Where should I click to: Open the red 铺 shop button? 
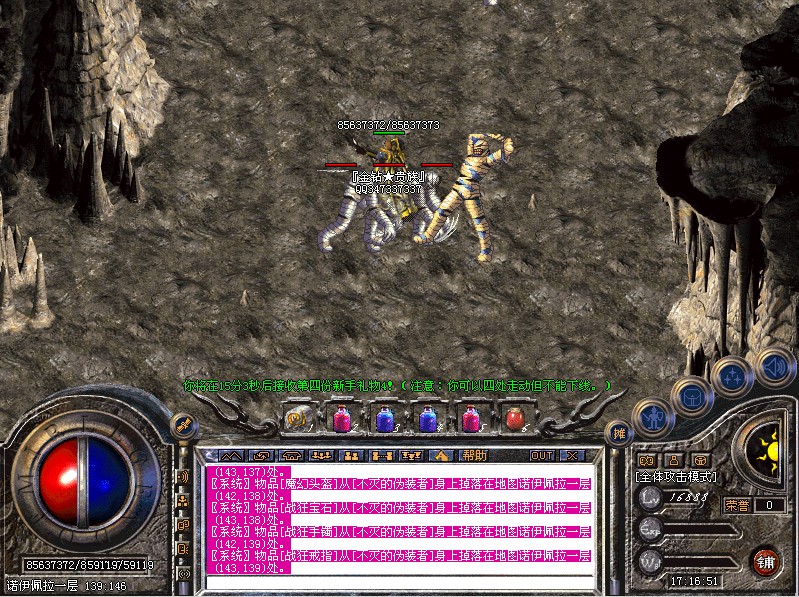click(767, 558)
